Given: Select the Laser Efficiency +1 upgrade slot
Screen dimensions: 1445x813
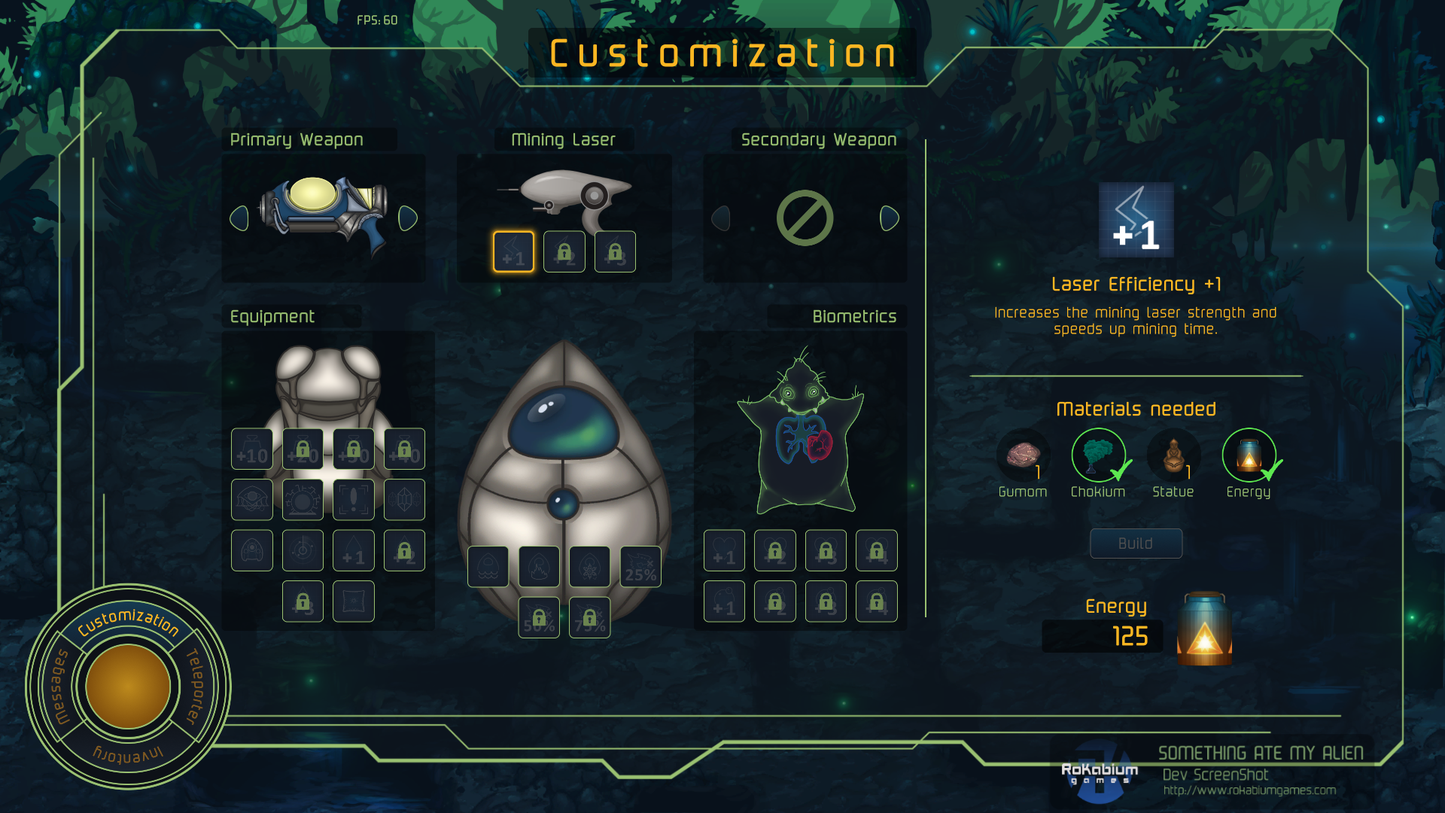Looking at the screenshot, I should click(x=513, y=251).
